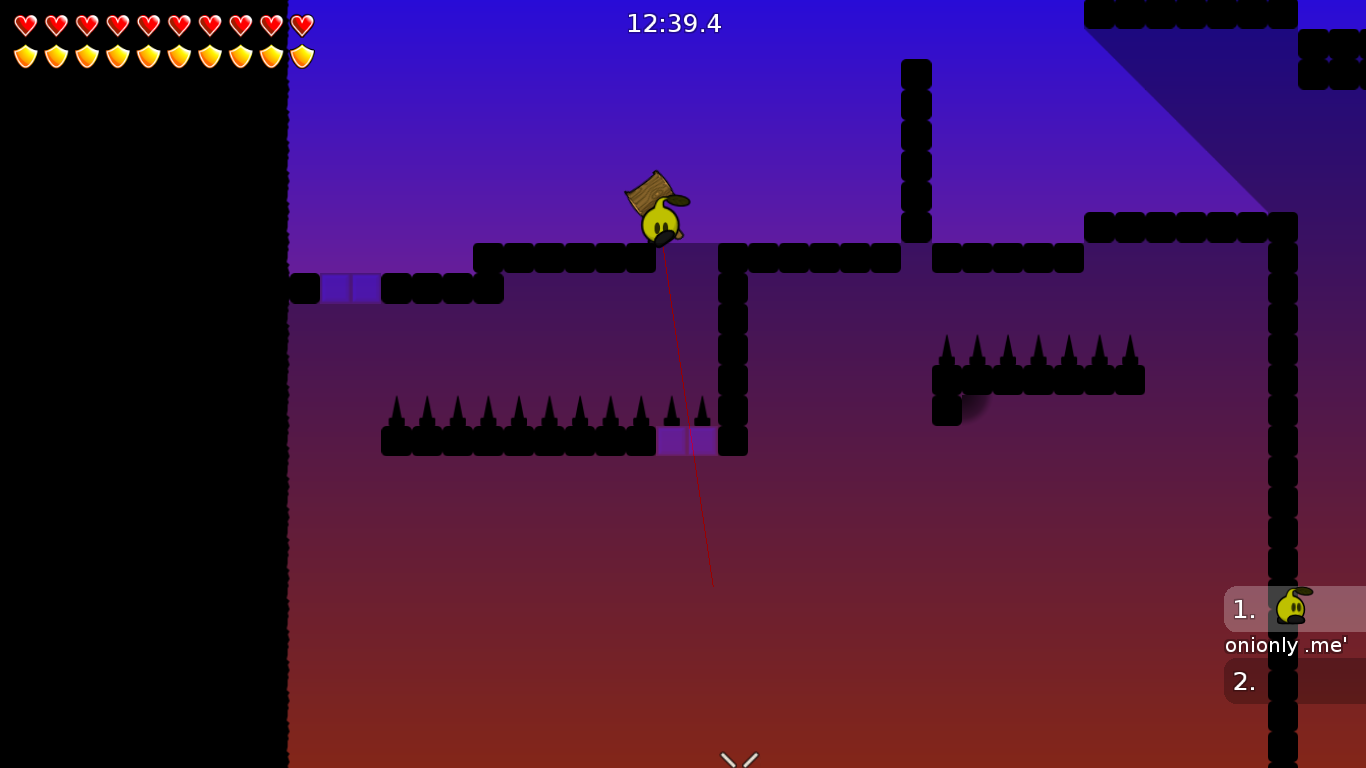
Task: Click the yellow tee player character
Action: [x=660, y=222]
